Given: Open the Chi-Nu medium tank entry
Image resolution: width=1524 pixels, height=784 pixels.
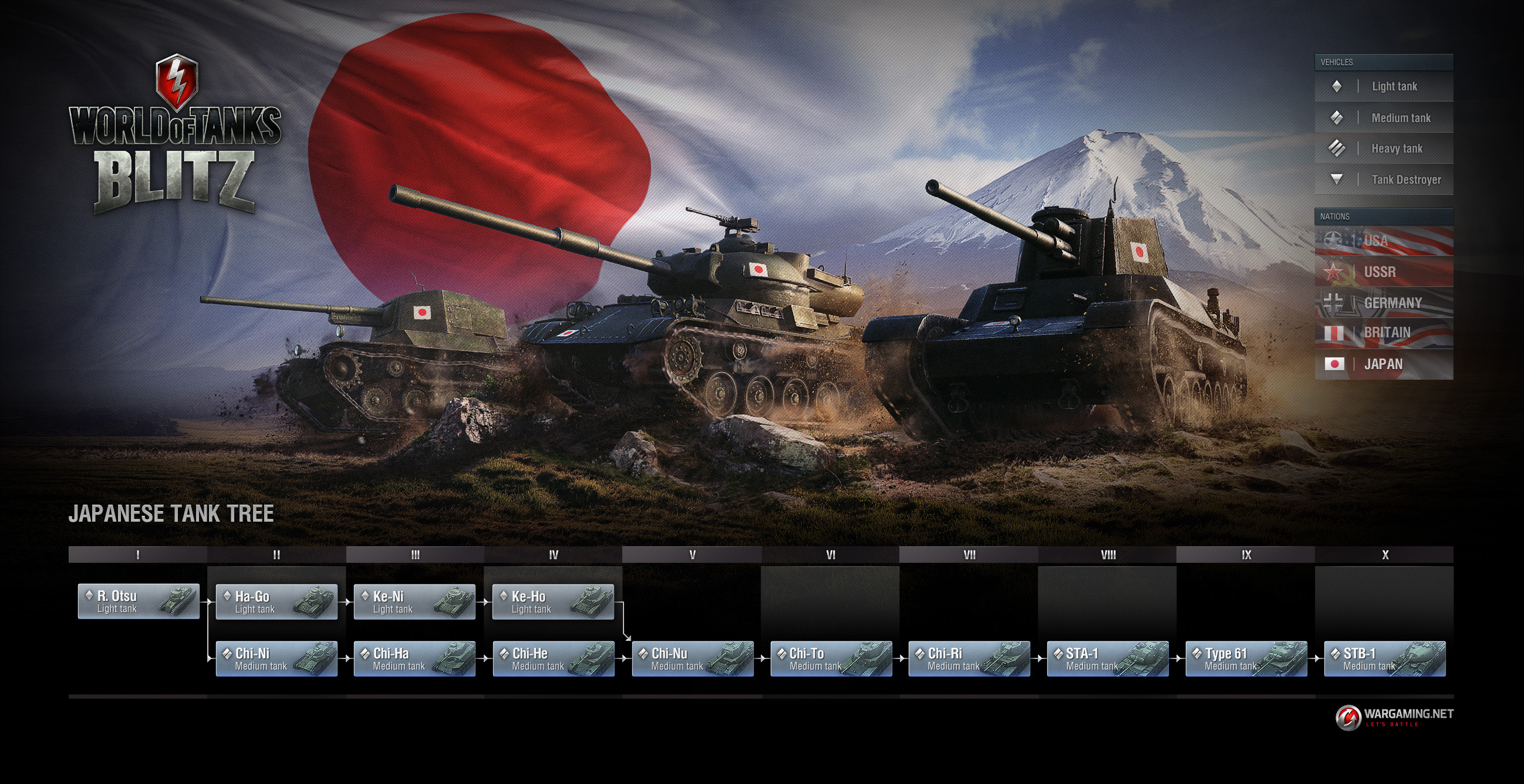Looking at the screenshot, I should coord(692,658).
